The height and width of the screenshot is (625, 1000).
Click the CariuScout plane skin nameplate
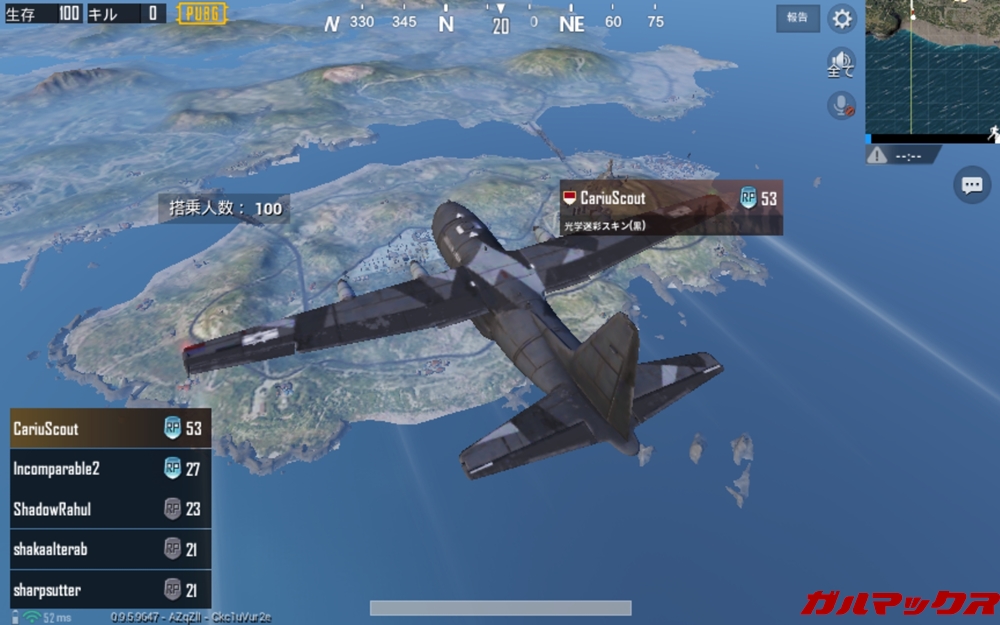point(670,208)
